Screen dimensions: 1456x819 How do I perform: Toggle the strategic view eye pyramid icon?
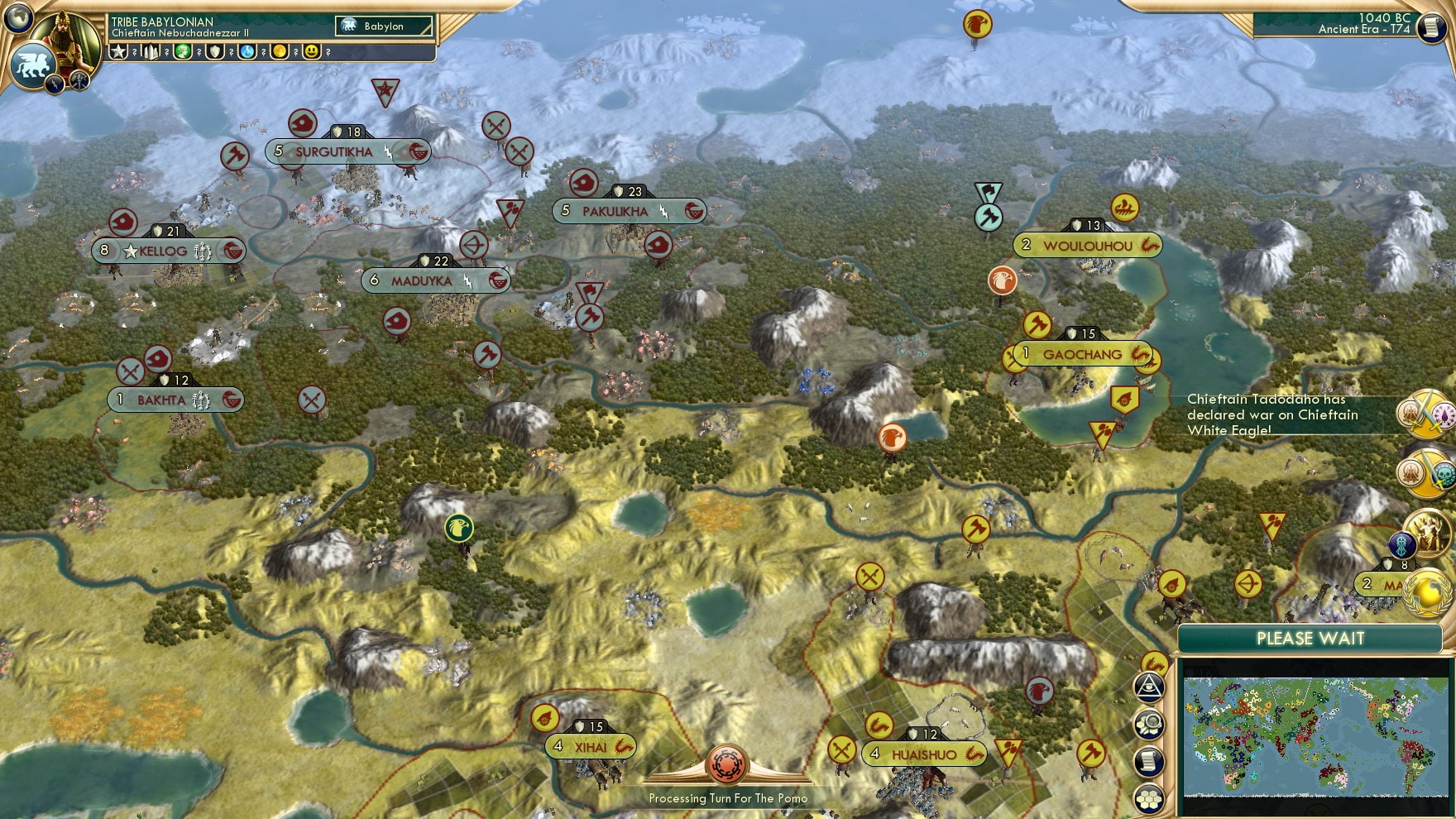[x=1150, y=687]
